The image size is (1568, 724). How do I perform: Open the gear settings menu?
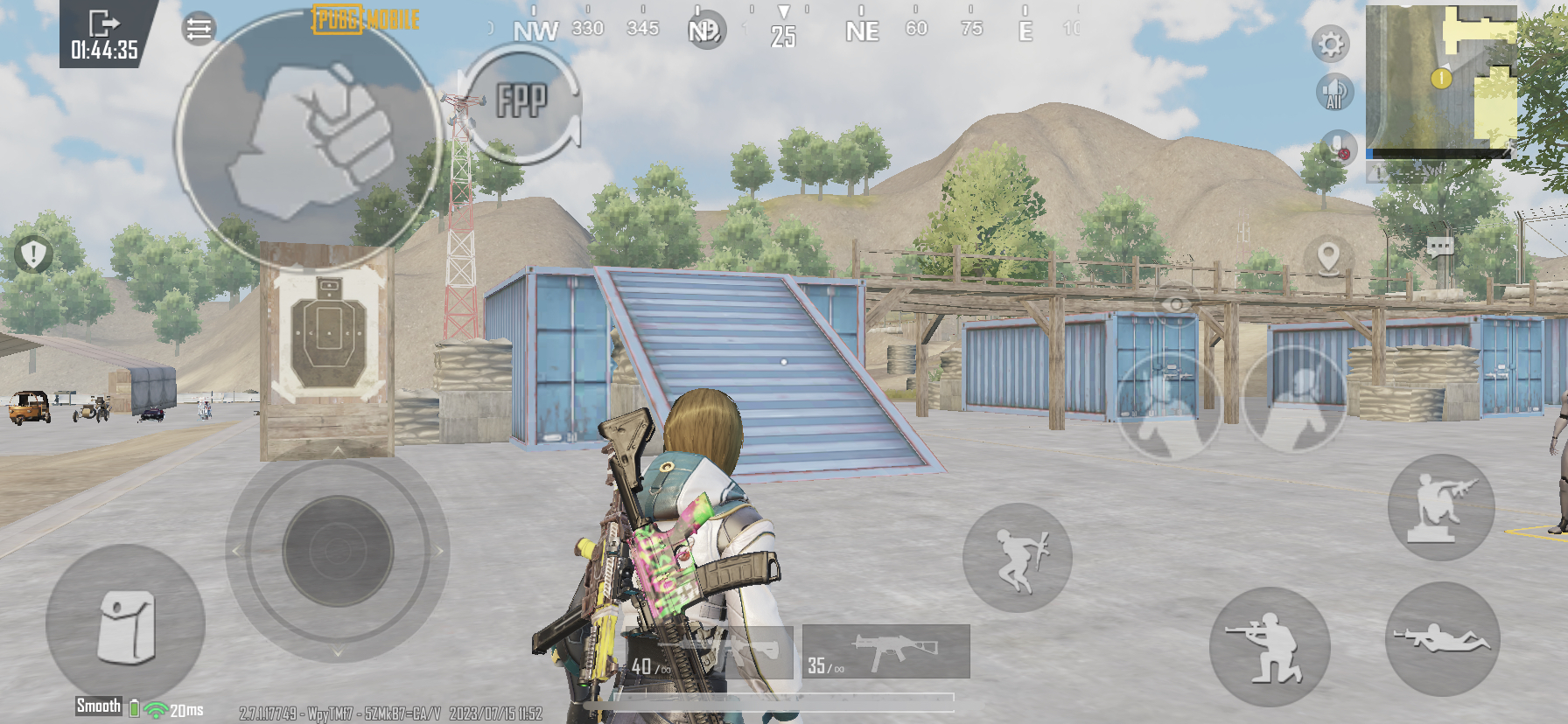pyautogui.click(x=1331, y=44)
